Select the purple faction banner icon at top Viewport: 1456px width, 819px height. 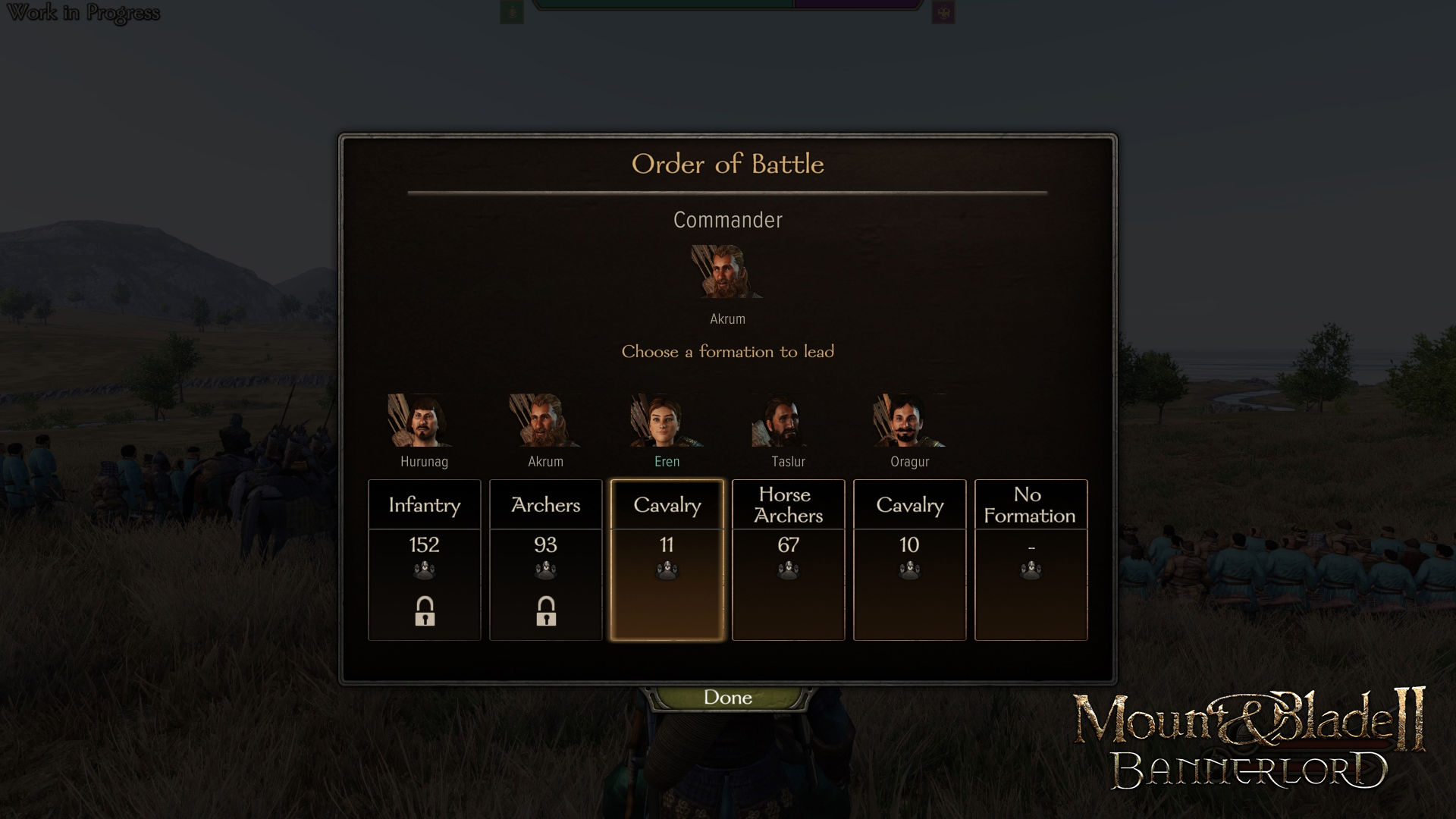point(943,11)
